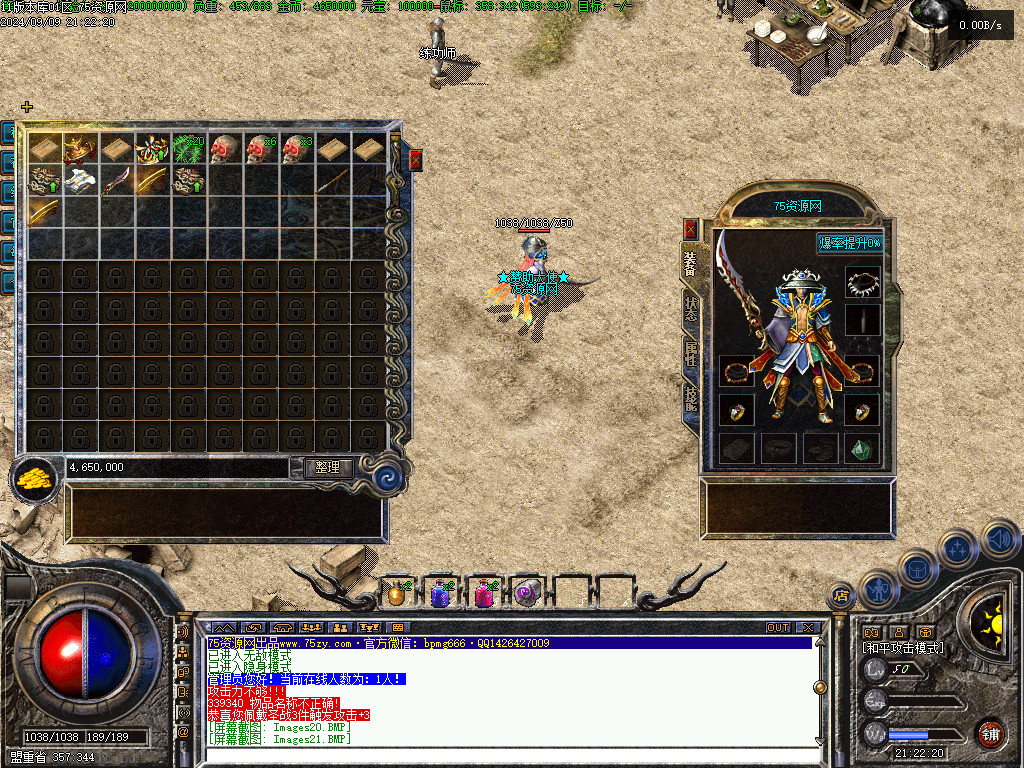Click the OUT button above the chat
Viewport: 1024px width, 768px height.
(778, 628)
